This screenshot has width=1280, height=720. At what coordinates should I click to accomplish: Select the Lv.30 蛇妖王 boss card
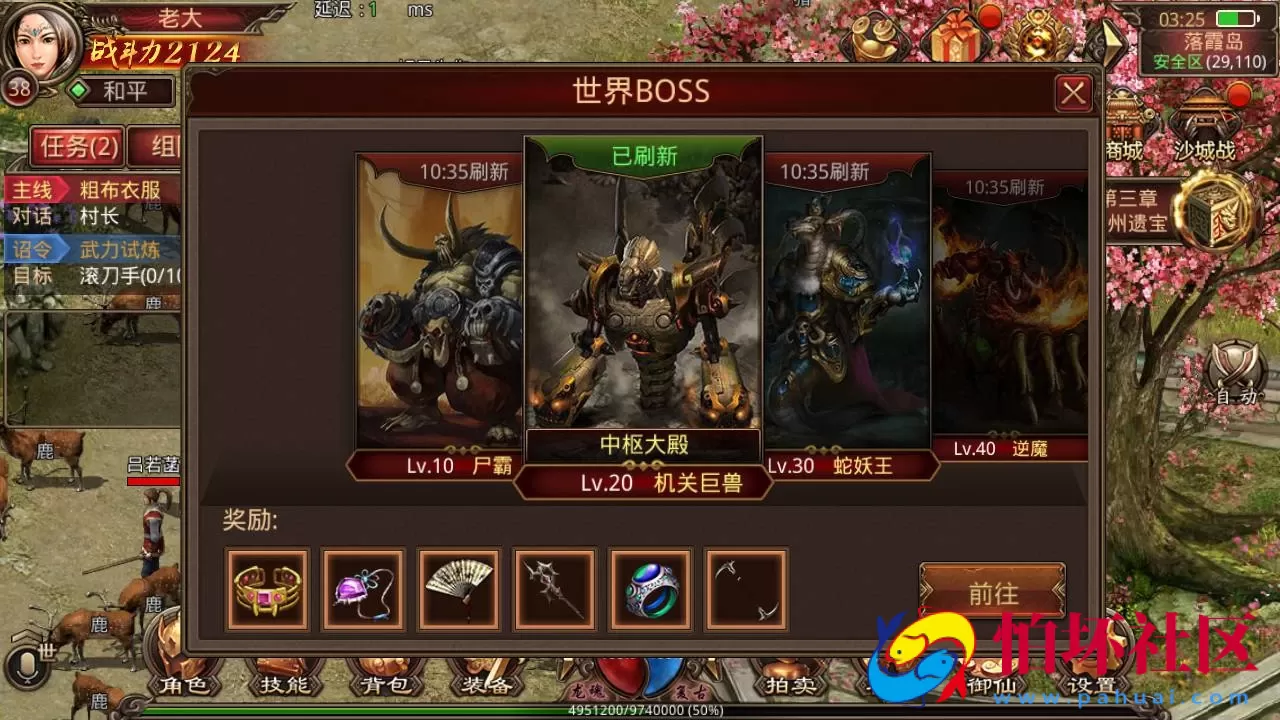click(x=849, y=310)
